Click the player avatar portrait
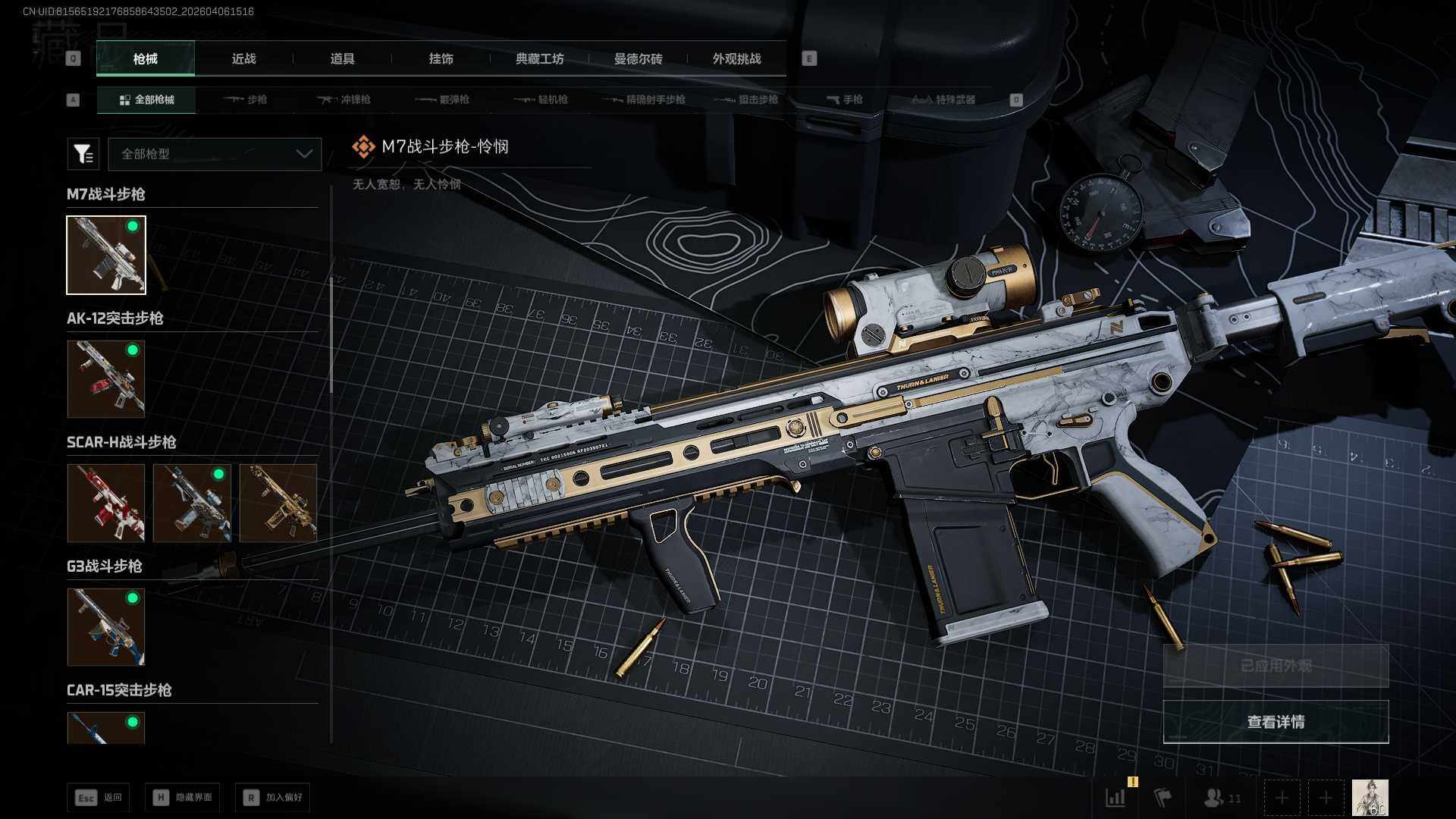Screen dimensions: 1456x819 click(x=1370, y=798)
